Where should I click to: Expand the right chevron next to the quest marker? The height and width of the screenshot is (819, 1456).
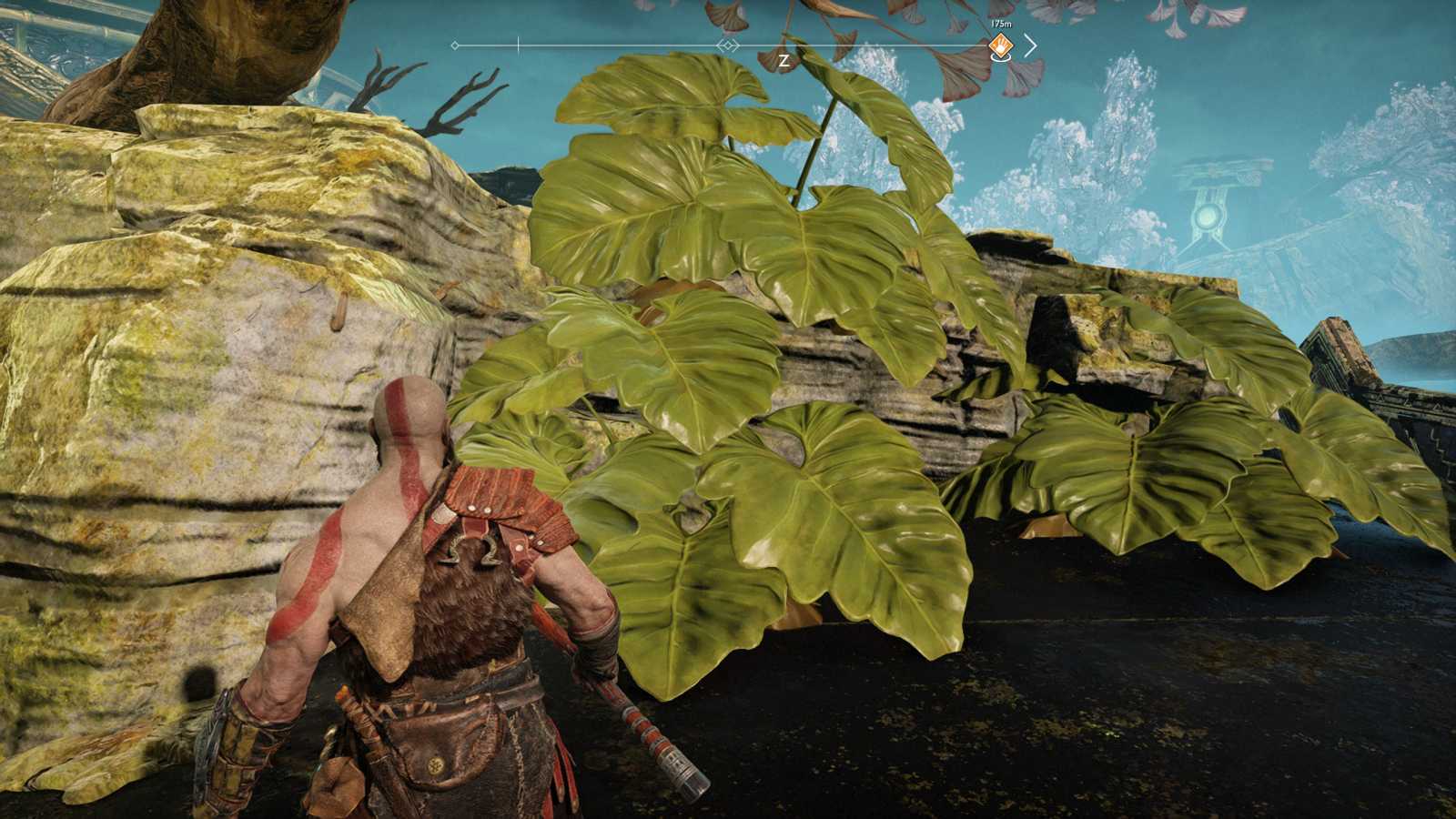1029,45
